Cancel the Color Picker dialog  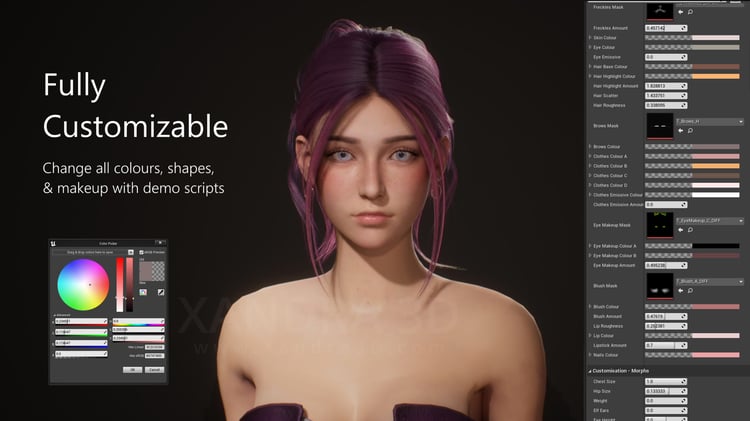[x=154, y=369]
